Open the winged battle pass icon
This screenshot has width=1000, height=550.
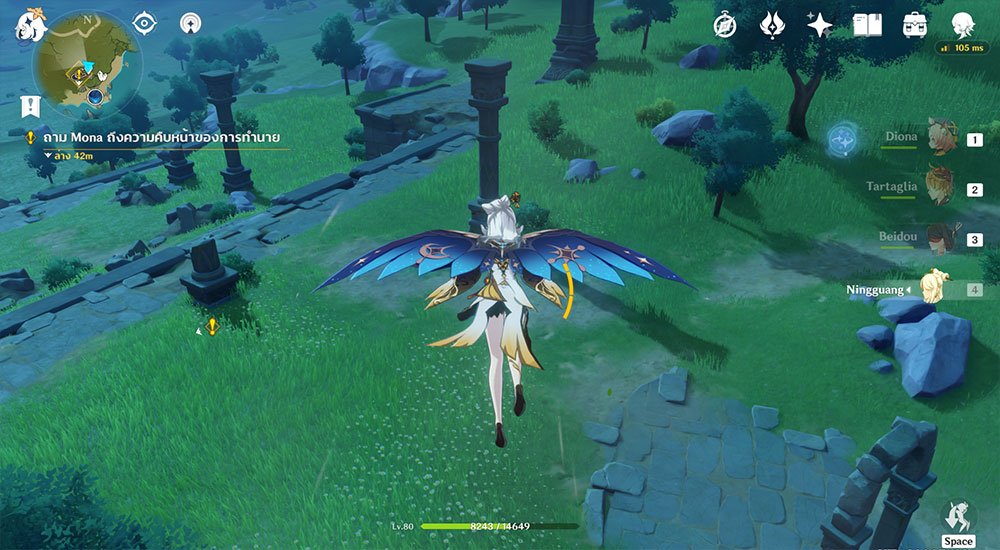point(773,25)
